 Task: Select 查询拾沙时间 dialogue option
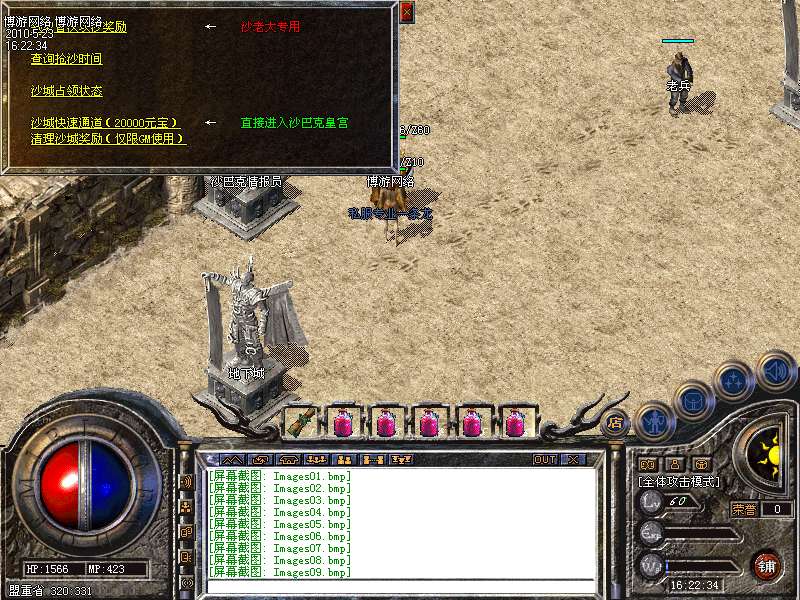66,59
